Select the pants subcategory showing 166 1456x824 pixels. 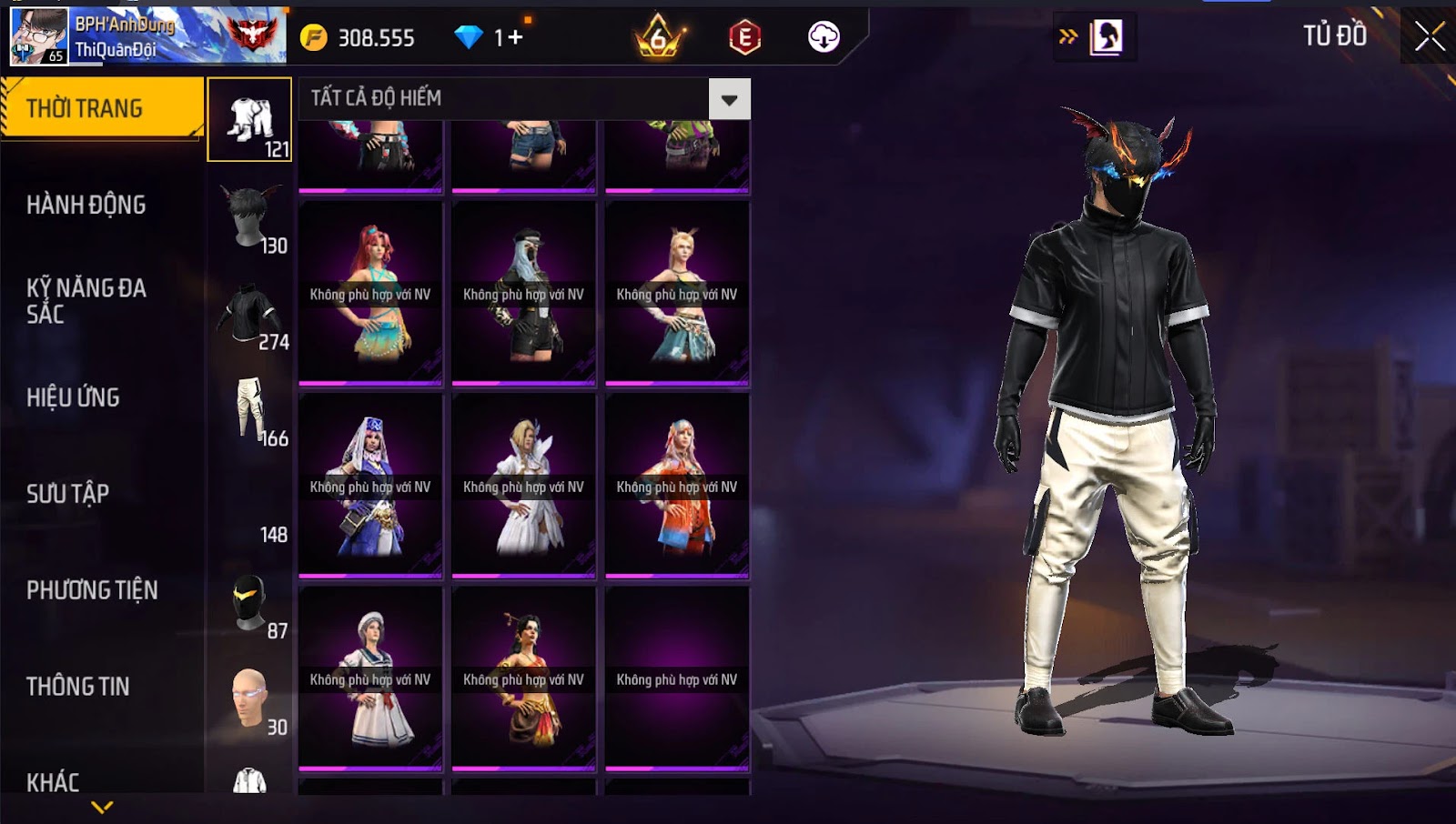pyautogui.click(x=250, y=411)
